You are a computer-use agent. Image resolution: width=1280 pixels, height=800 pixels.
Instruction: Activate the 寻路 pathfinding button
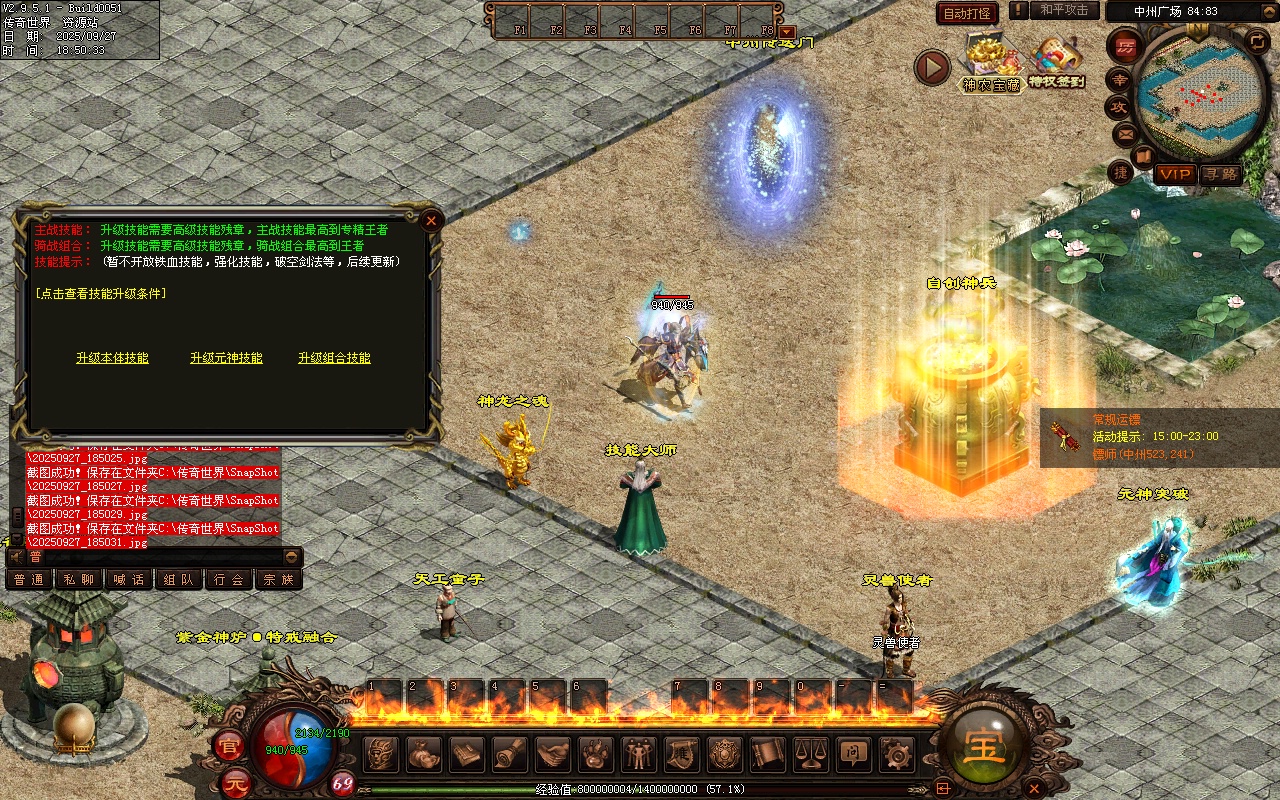coord(1220,174)
